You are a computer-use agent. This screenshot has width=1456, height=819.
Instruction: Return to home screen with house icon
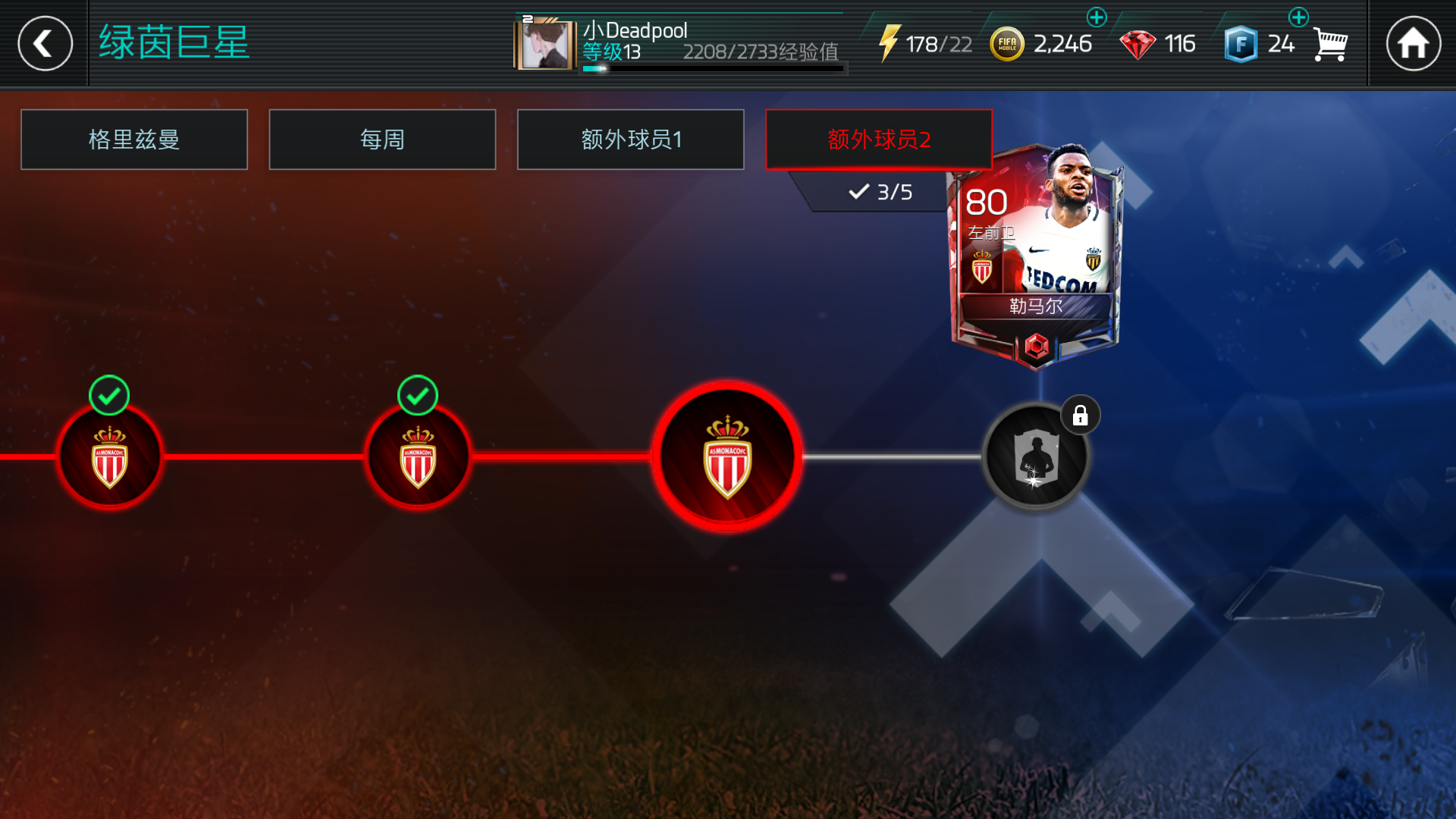(1415, 43)
